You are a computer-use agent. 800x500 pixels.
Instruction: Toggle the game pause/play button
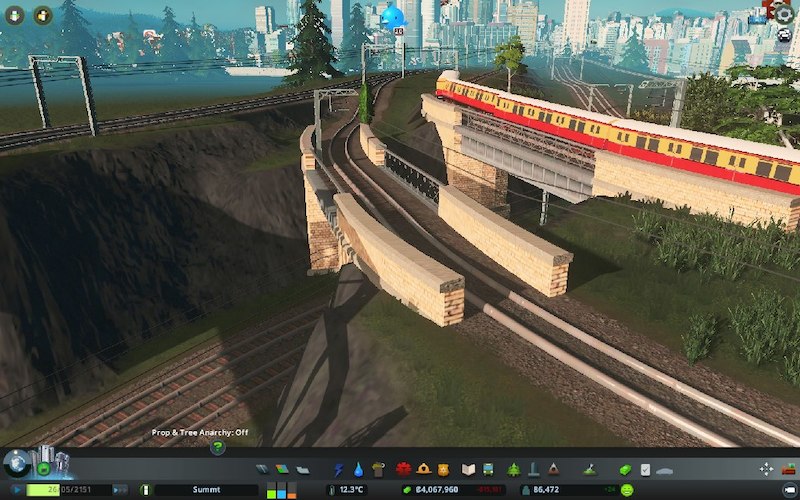[x=16, y=490]
